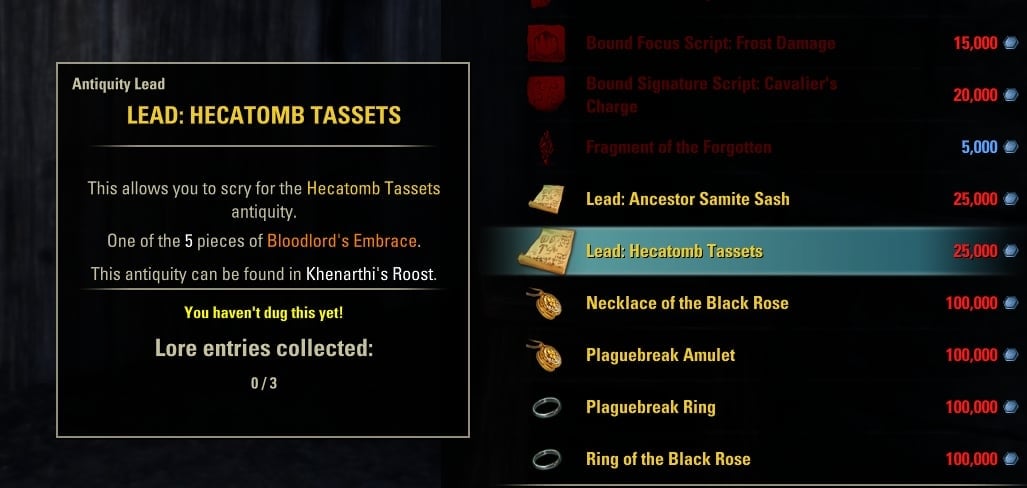
Task: Pick Ring of the Black Rose
Action: (x=668, y=459)
